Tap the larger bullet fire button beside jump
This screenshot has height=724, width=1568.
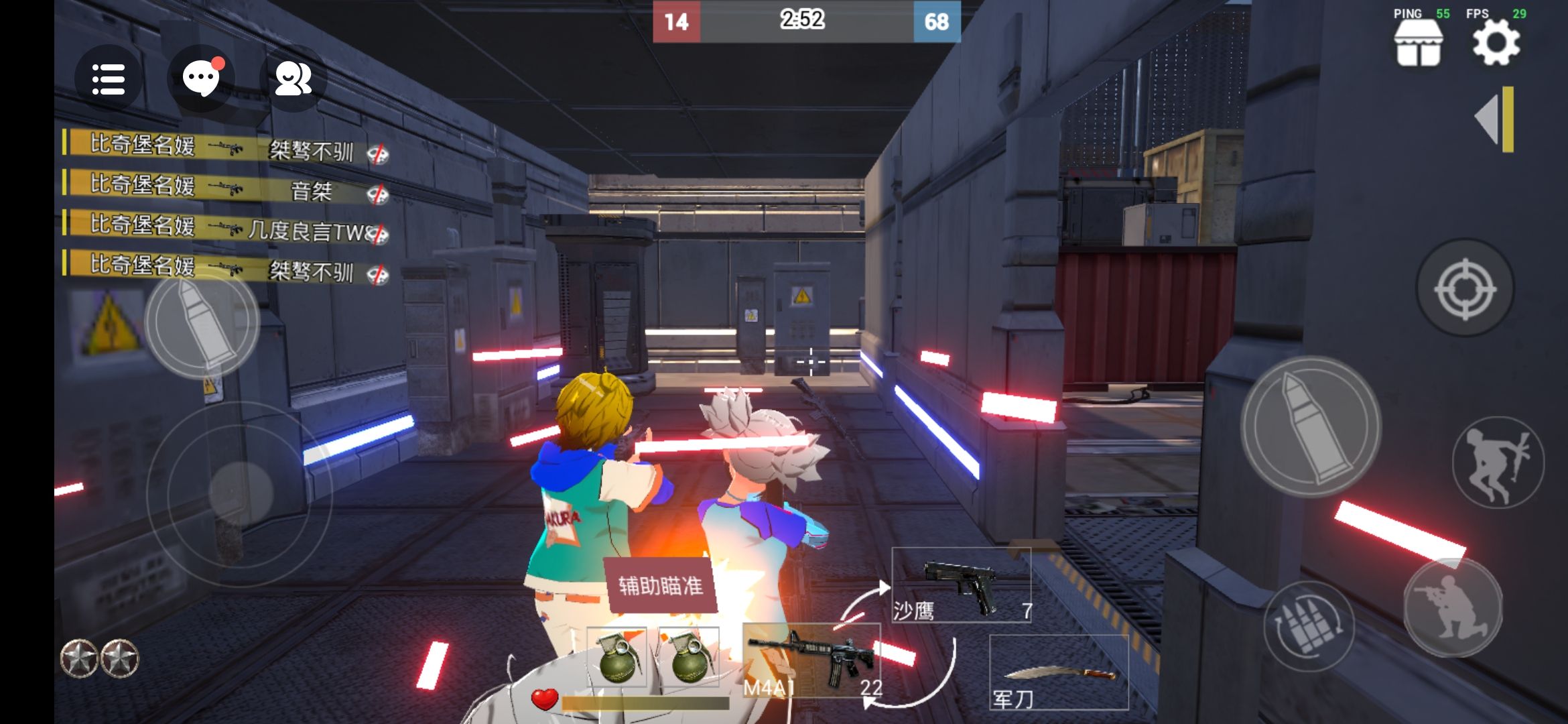[1311, 427]
